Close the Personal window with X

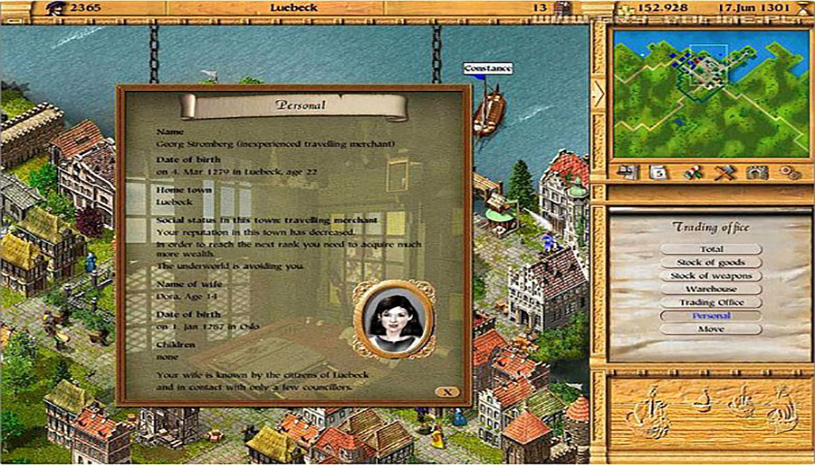tap(447, 391)
